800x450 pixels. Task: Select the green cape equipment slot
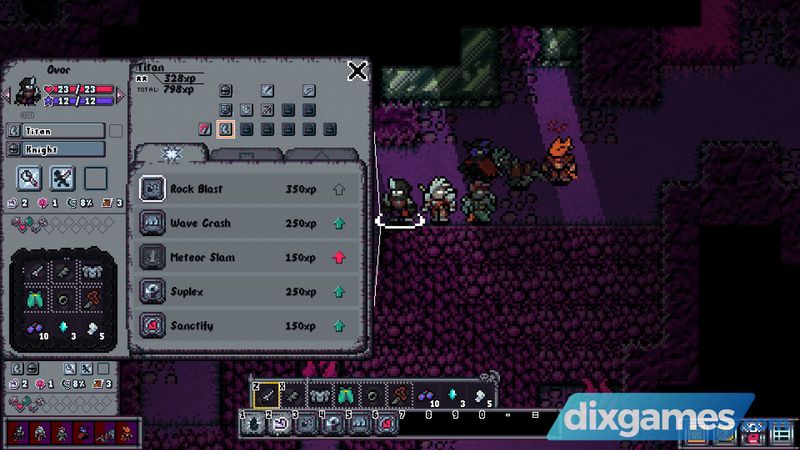pyautogui.click(x=37, y=299)
